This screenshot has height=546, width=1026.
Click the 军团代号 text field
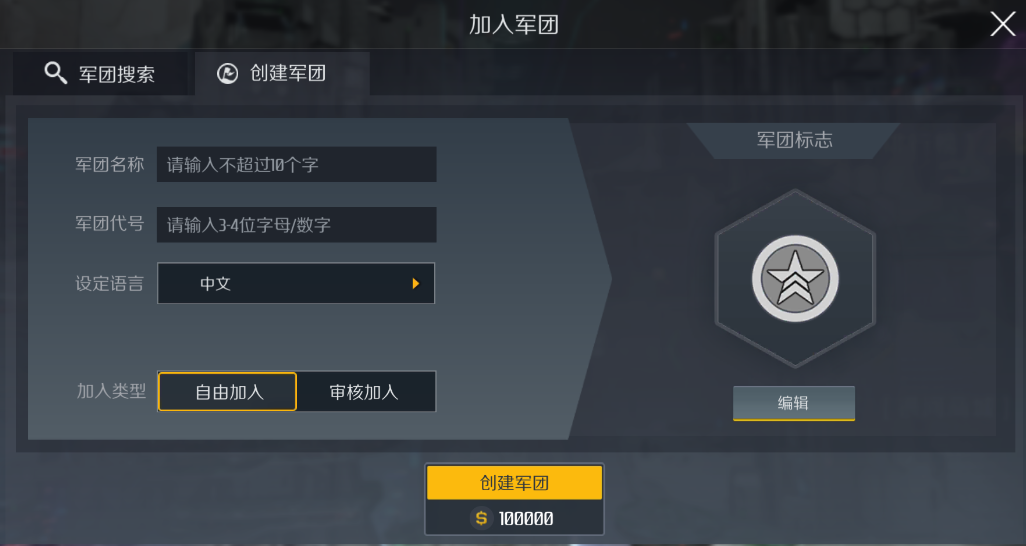[296, 225]
